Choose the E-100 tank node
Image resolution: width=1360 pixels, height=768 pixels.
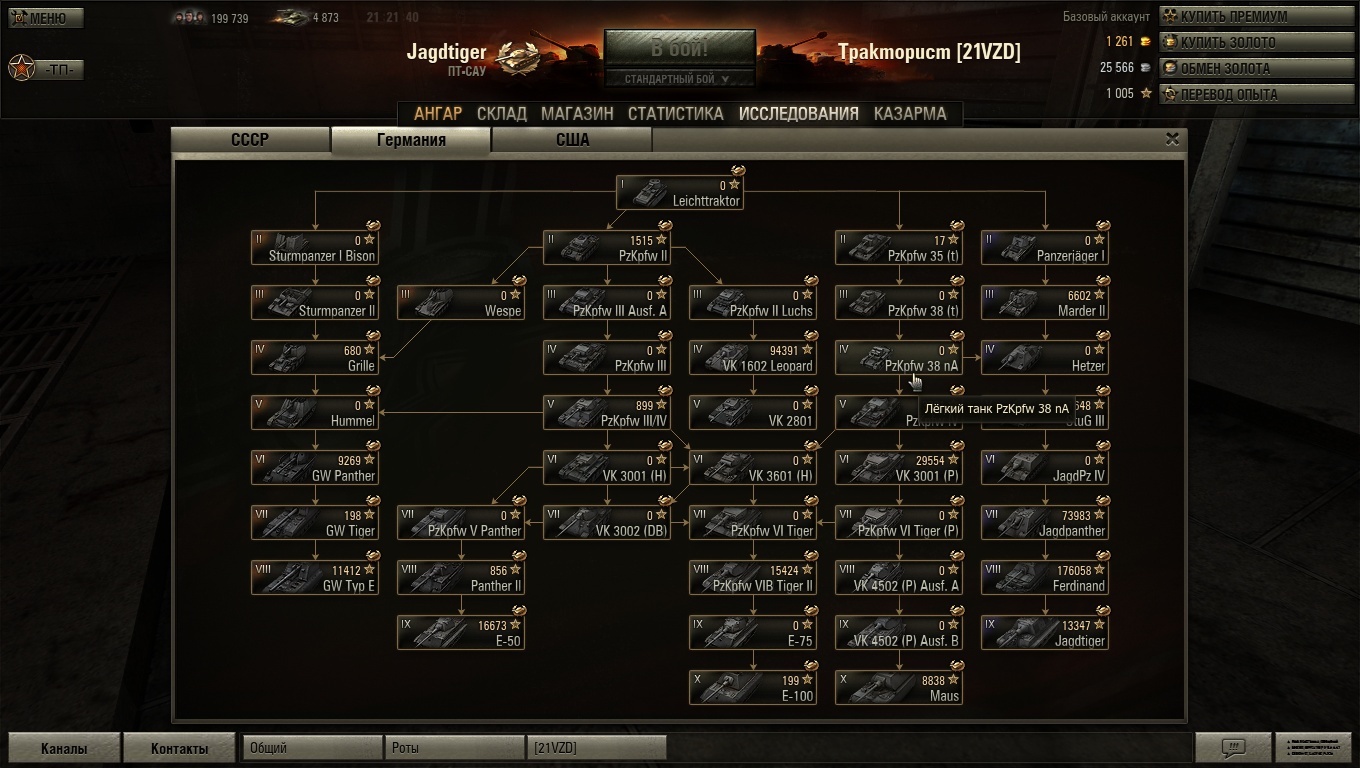tap(753, 688)
